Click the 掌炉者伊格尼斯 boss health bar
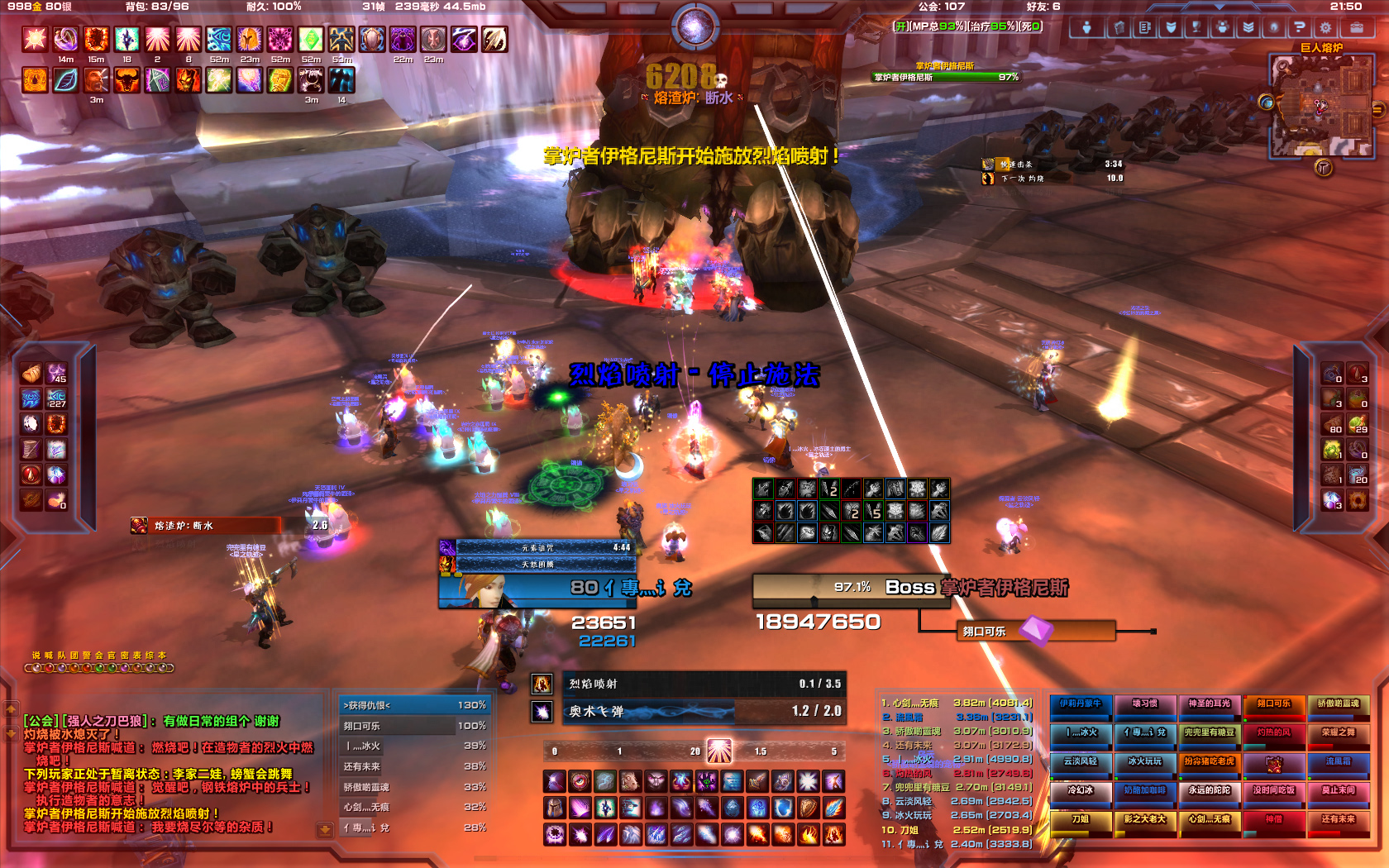The image size is (1389, 868). pyautogui.click(x=852, y=589)
